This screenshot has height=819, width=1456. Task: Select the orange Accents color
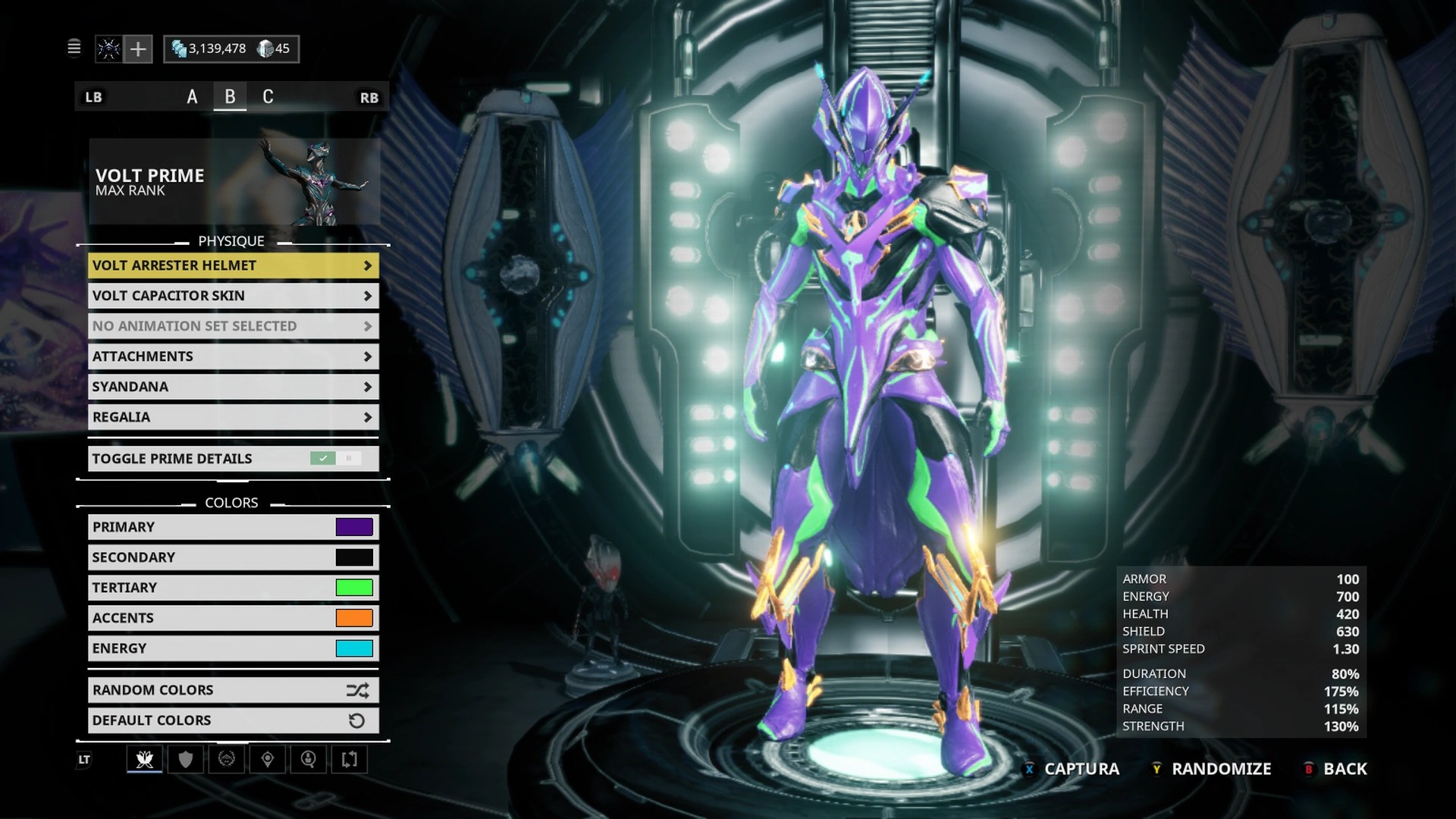(x=354, y=618)
